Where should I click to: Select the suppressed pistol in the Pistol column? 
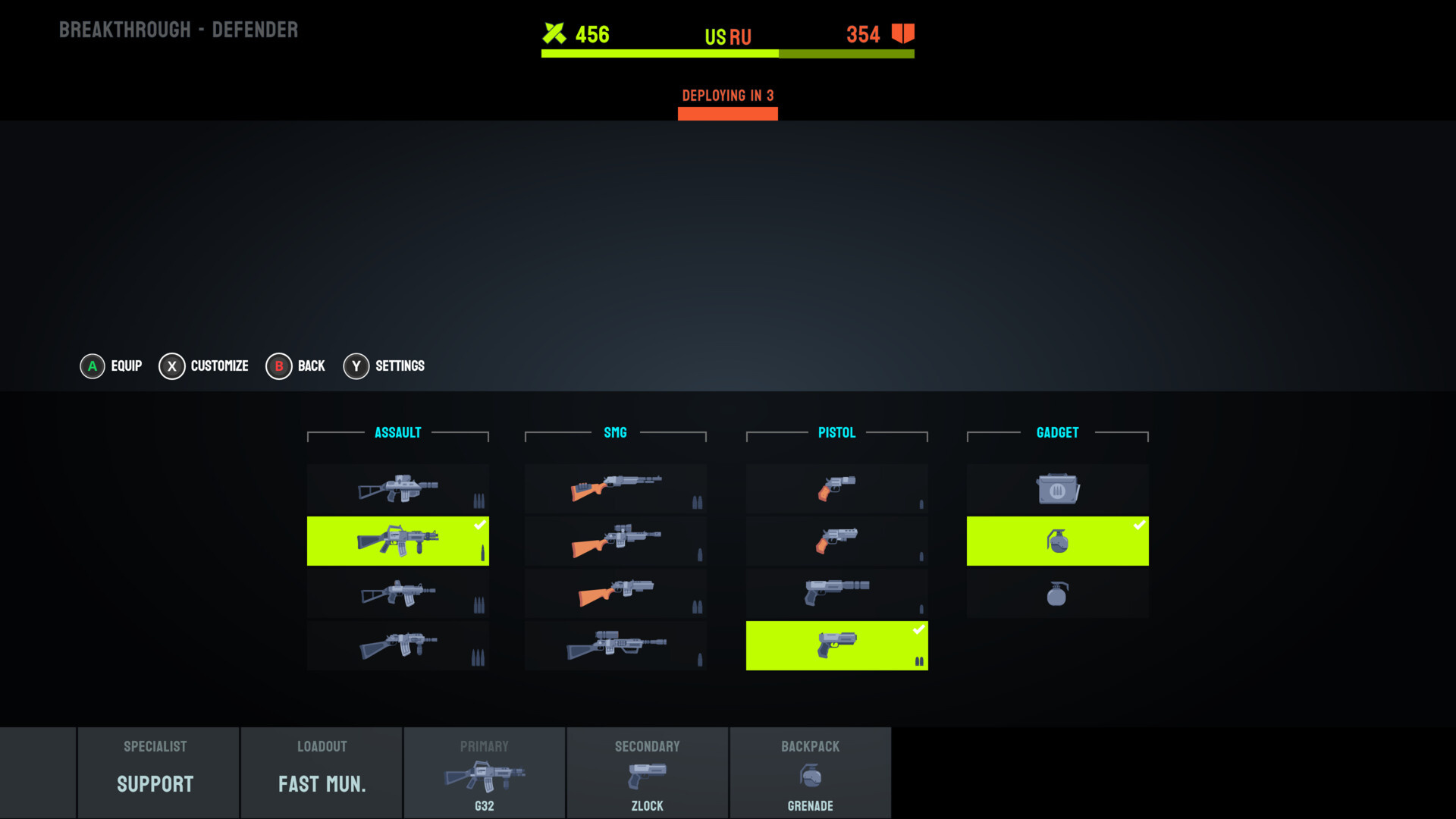(x=836, y=593)
